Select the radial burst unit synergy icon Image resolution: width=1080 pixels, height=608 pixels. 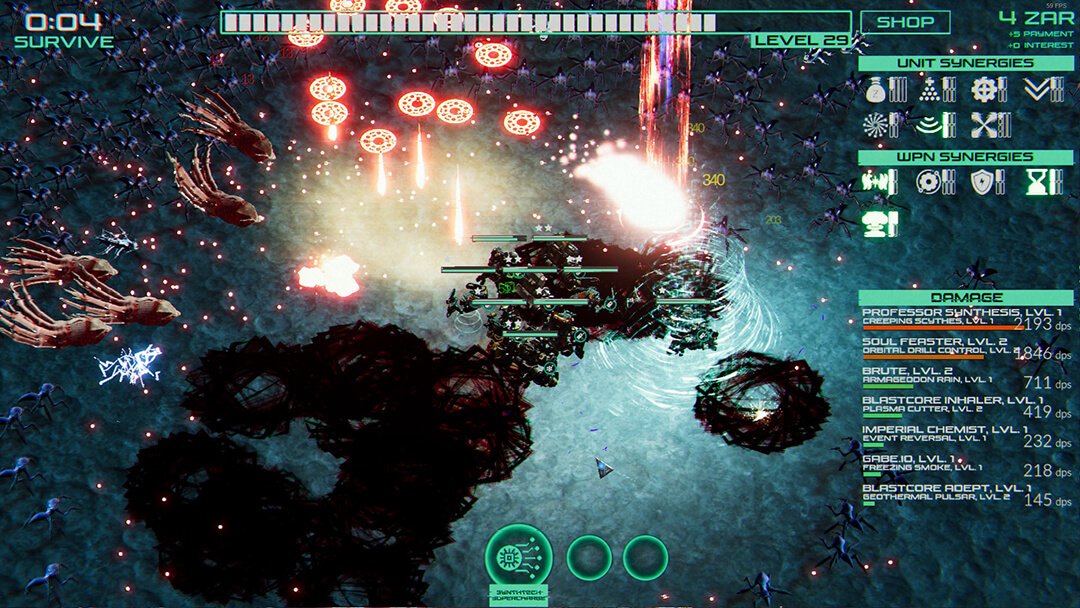click(876, 125)
